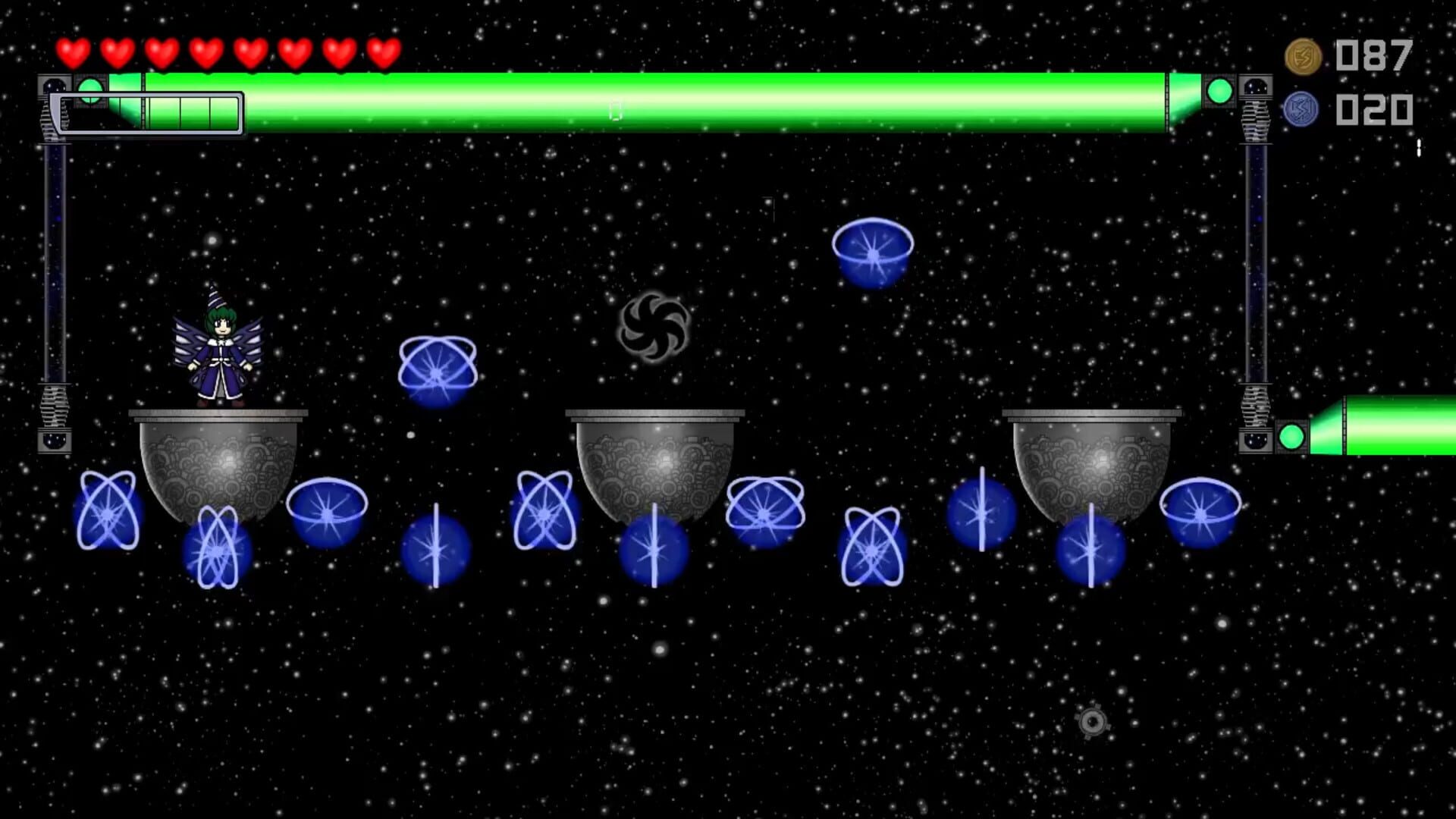Click the green orb on the left laser emitter
This screenshot has height=819, width=1456.
click(x=91, y=91)
